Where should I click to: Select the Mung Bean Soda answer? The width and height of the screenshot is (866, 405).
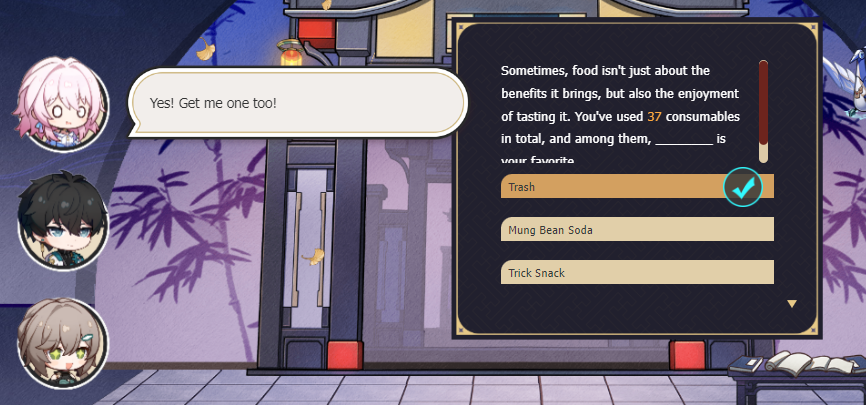click(x=636, y=230)
